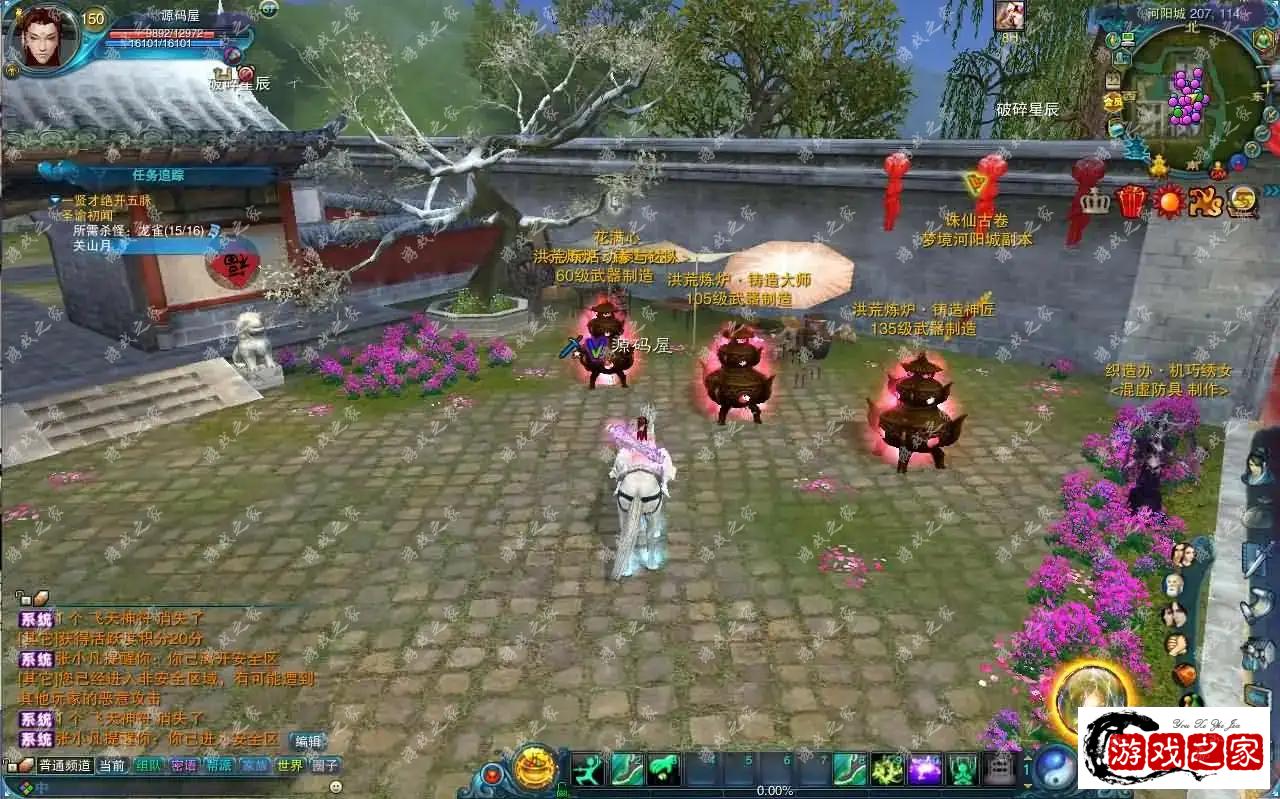Click the player portrait in the corner

coord(43,39)
